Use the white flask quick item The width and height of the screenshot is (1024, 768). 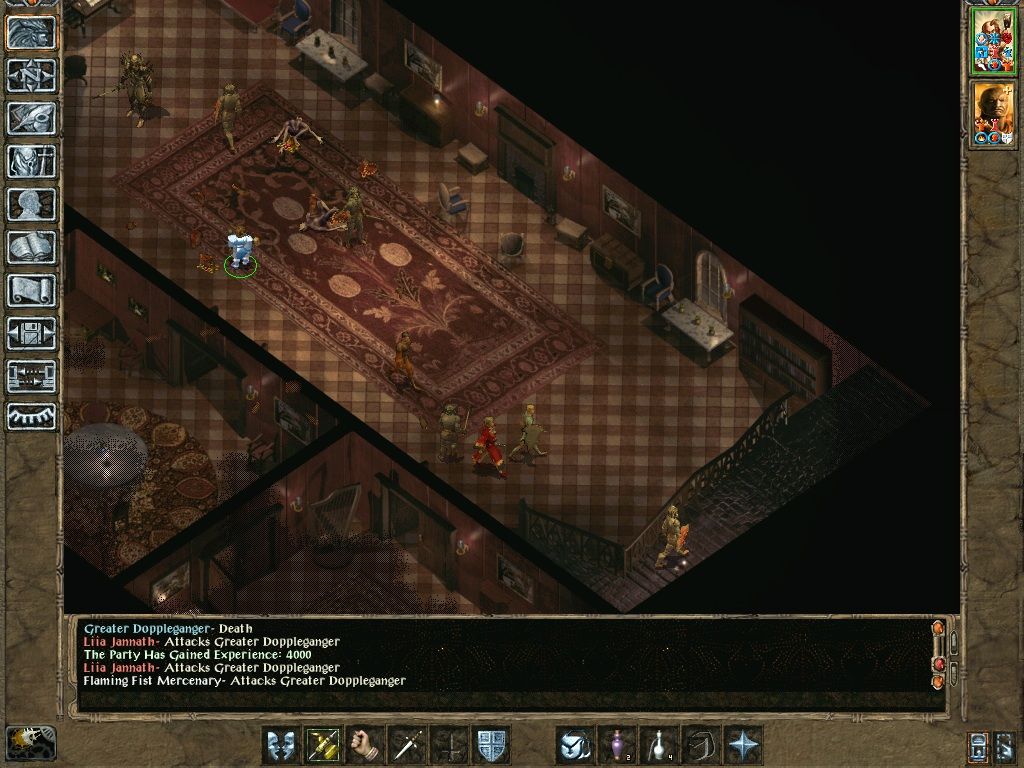[x=659, y=745]
